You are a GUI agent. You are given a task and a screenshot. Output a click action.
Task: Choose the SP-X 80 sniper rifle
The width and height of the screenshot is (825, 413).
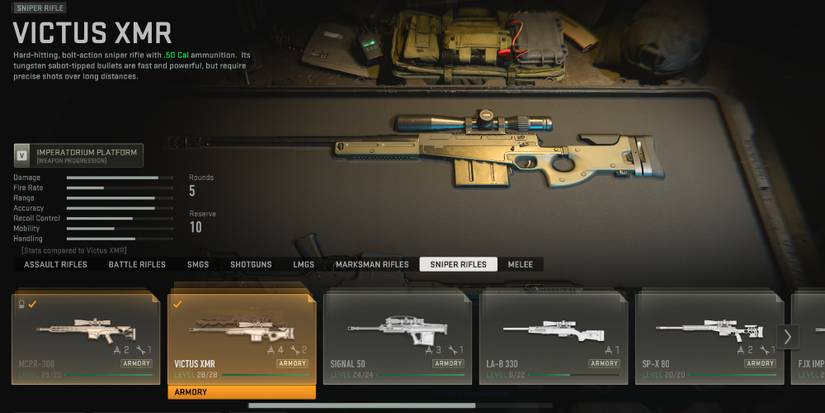click(709, 338)
